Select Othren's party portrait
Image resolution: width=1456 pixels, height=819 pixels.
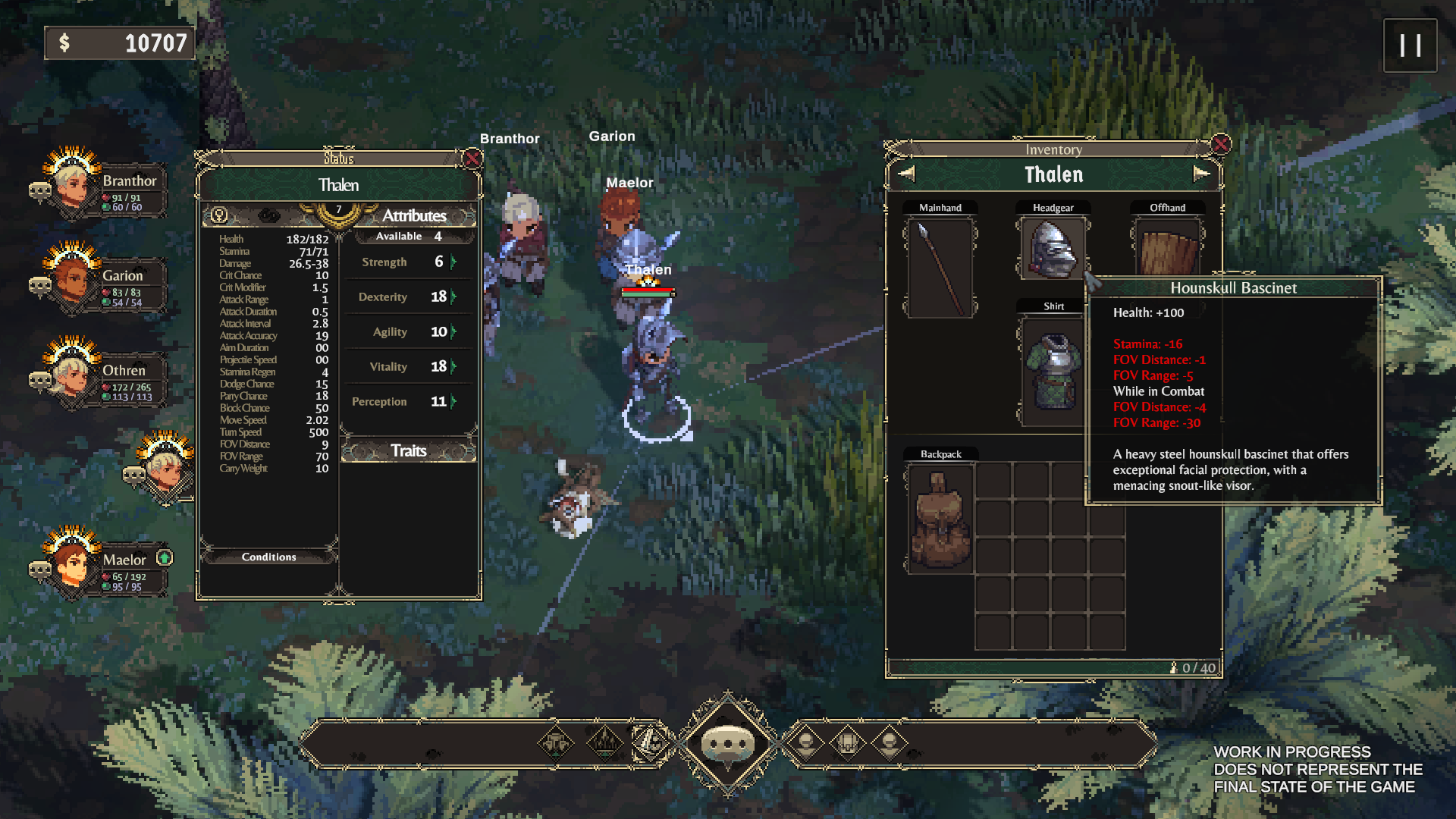(74, 372)
